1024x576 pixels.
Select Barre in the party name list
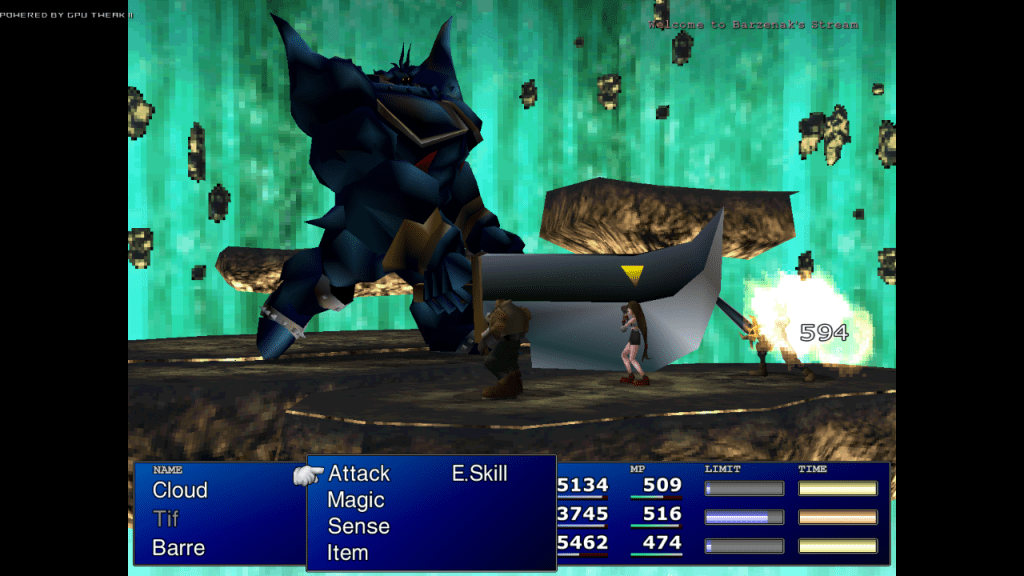coord(178,548)
